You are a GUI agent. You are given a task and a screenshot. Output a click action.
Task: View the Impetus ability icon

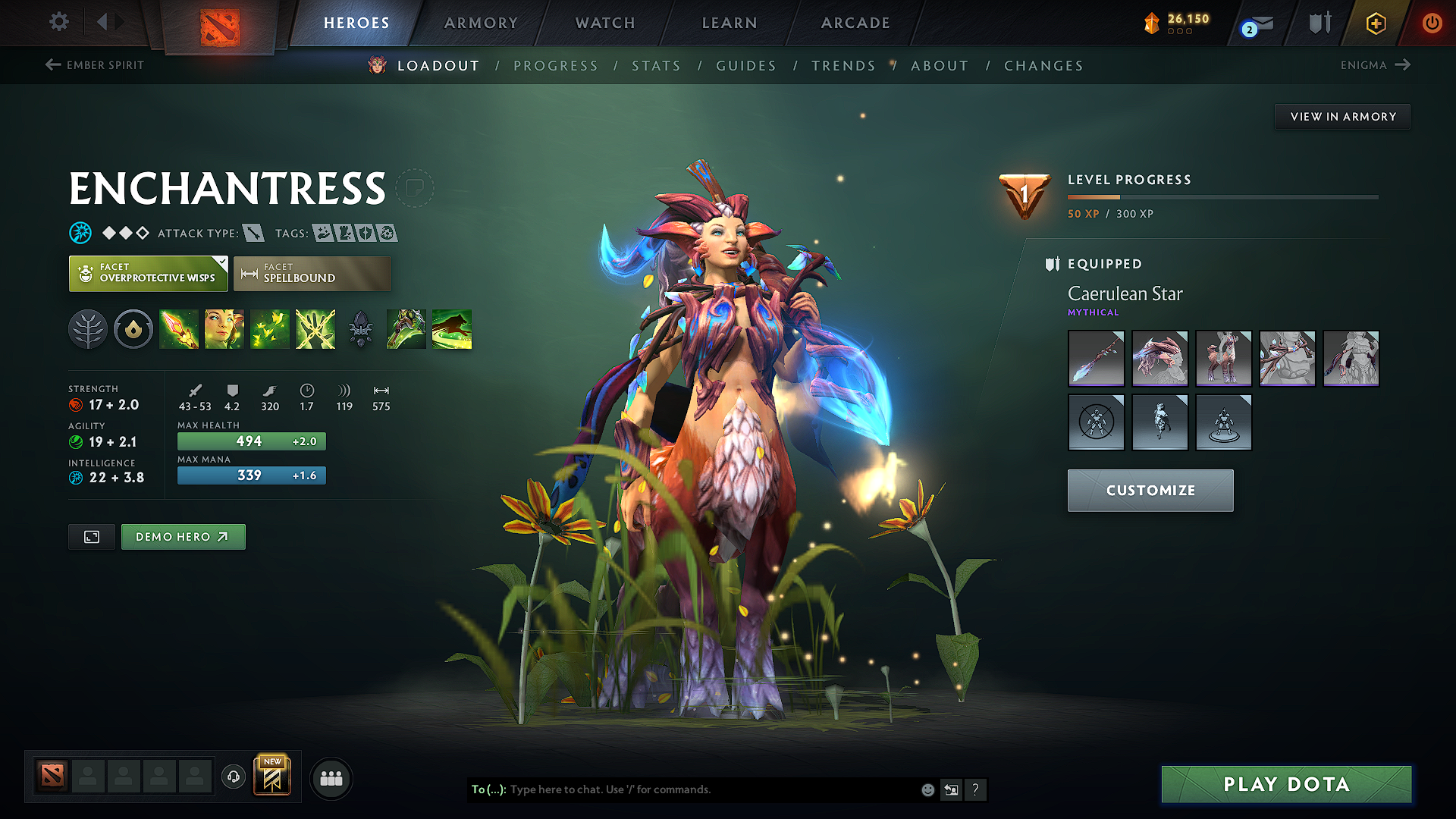(179, 328)
